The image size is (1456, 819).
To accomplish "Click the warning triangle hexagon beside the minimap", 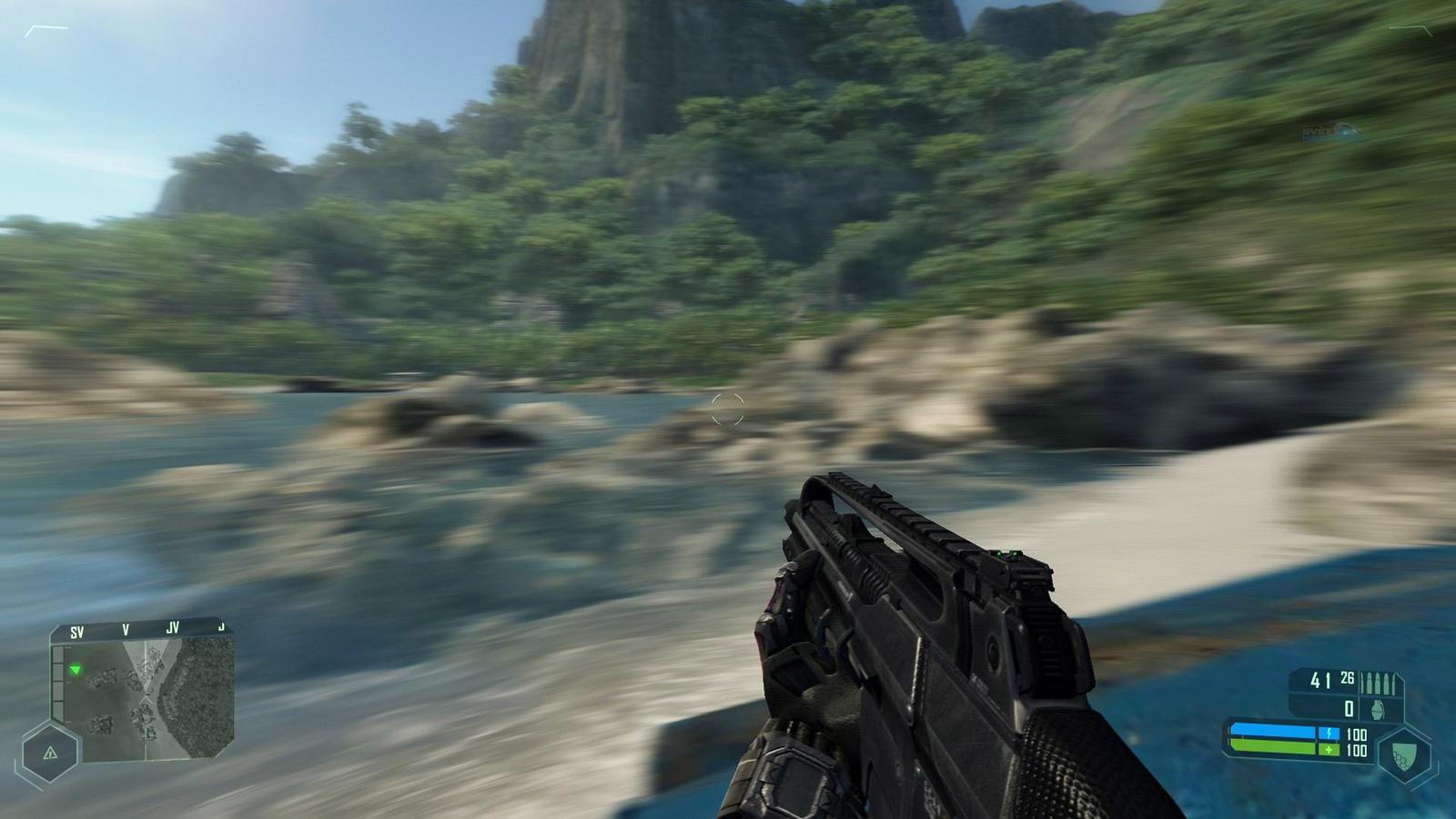I will [51, 753].
